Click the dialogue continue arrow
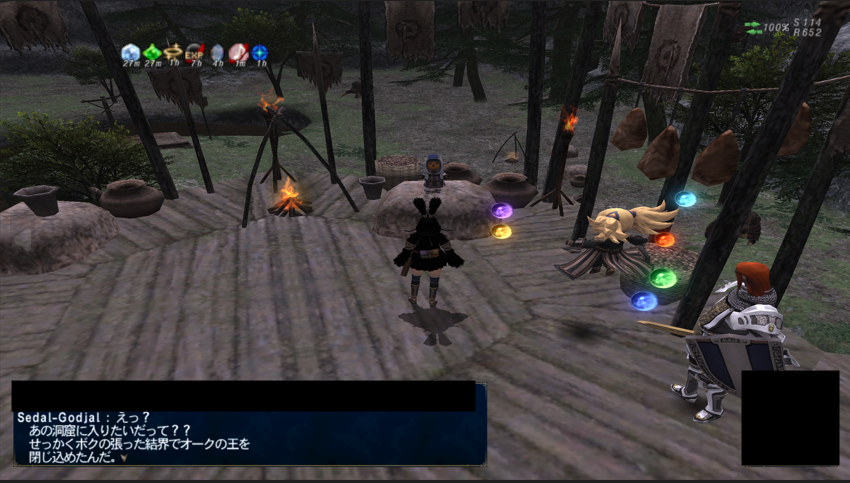Viewport: 850px width, 483px height. 124,458
